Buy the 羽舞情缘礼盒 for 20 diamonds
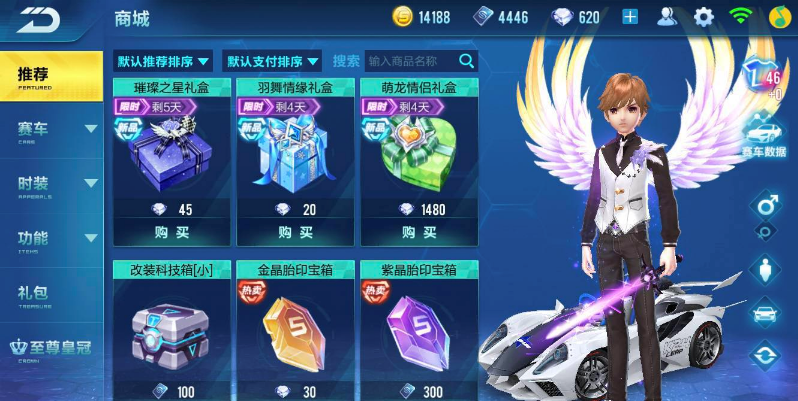Viewport: 798px width, 401px height. point(295,232)
